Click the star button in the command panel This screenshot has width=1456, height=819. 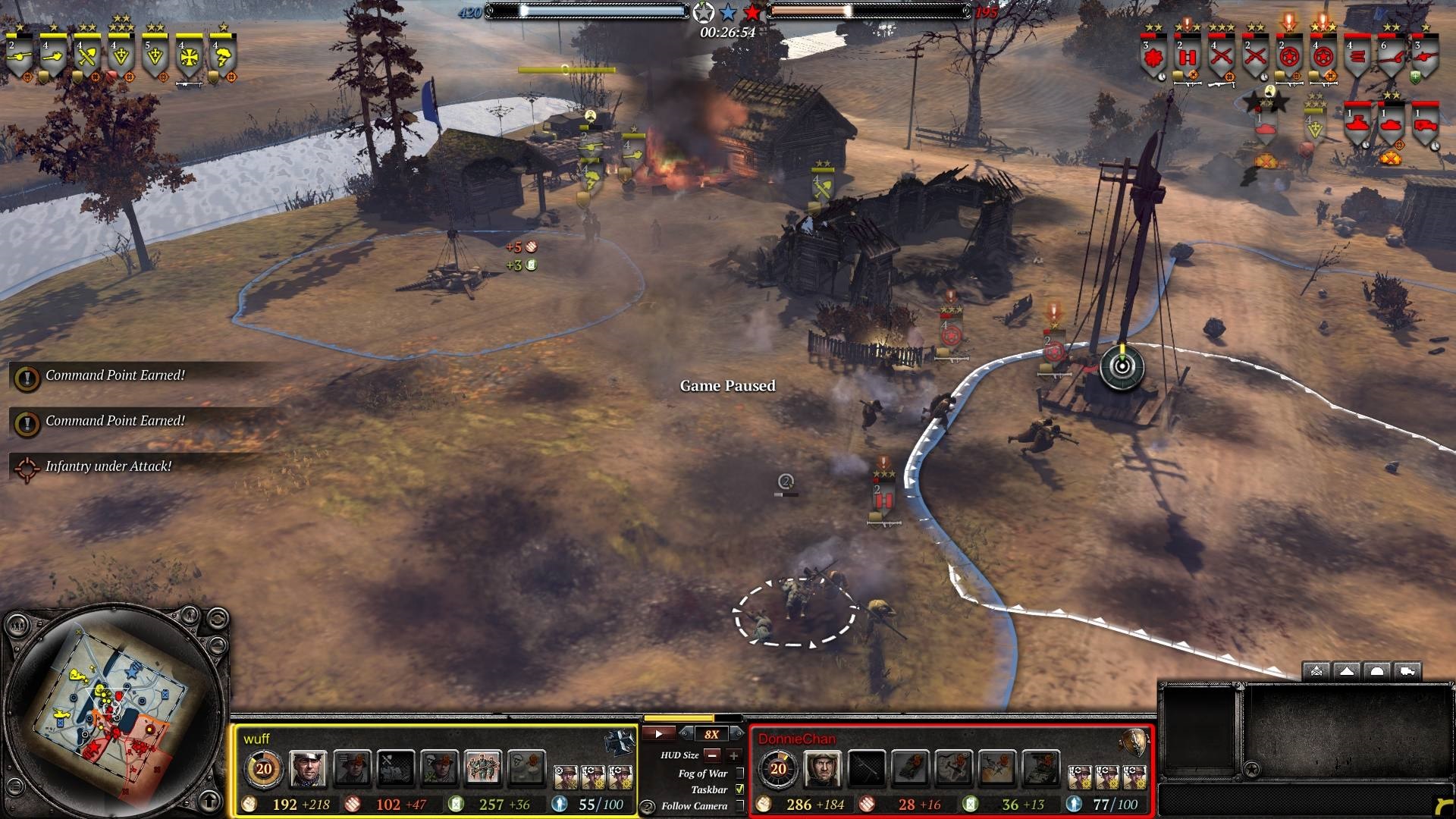[x=1252, y=770]
